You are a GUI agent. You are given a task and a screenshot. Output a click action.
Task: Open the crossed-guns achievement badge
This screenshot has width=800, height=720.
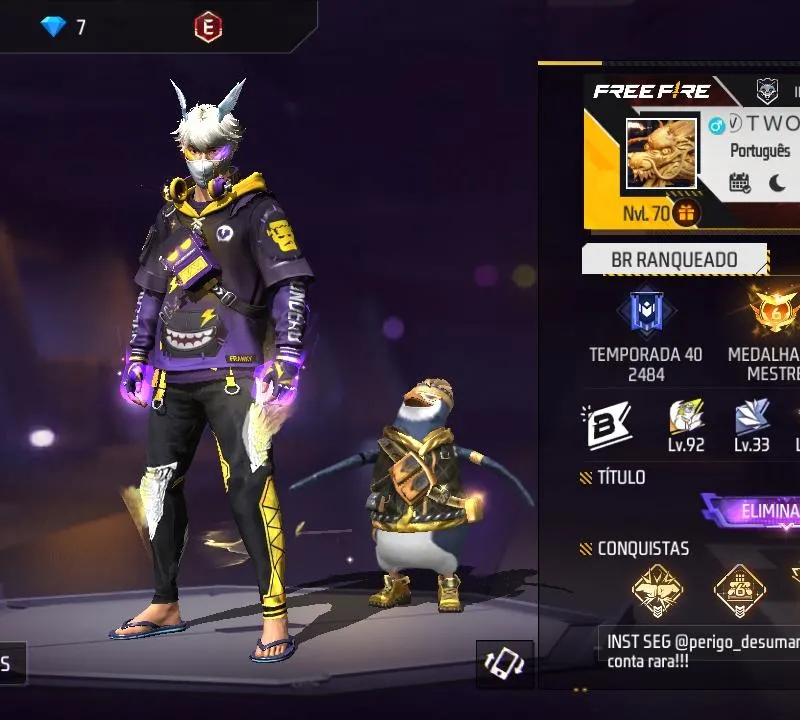tap(658, 591)
